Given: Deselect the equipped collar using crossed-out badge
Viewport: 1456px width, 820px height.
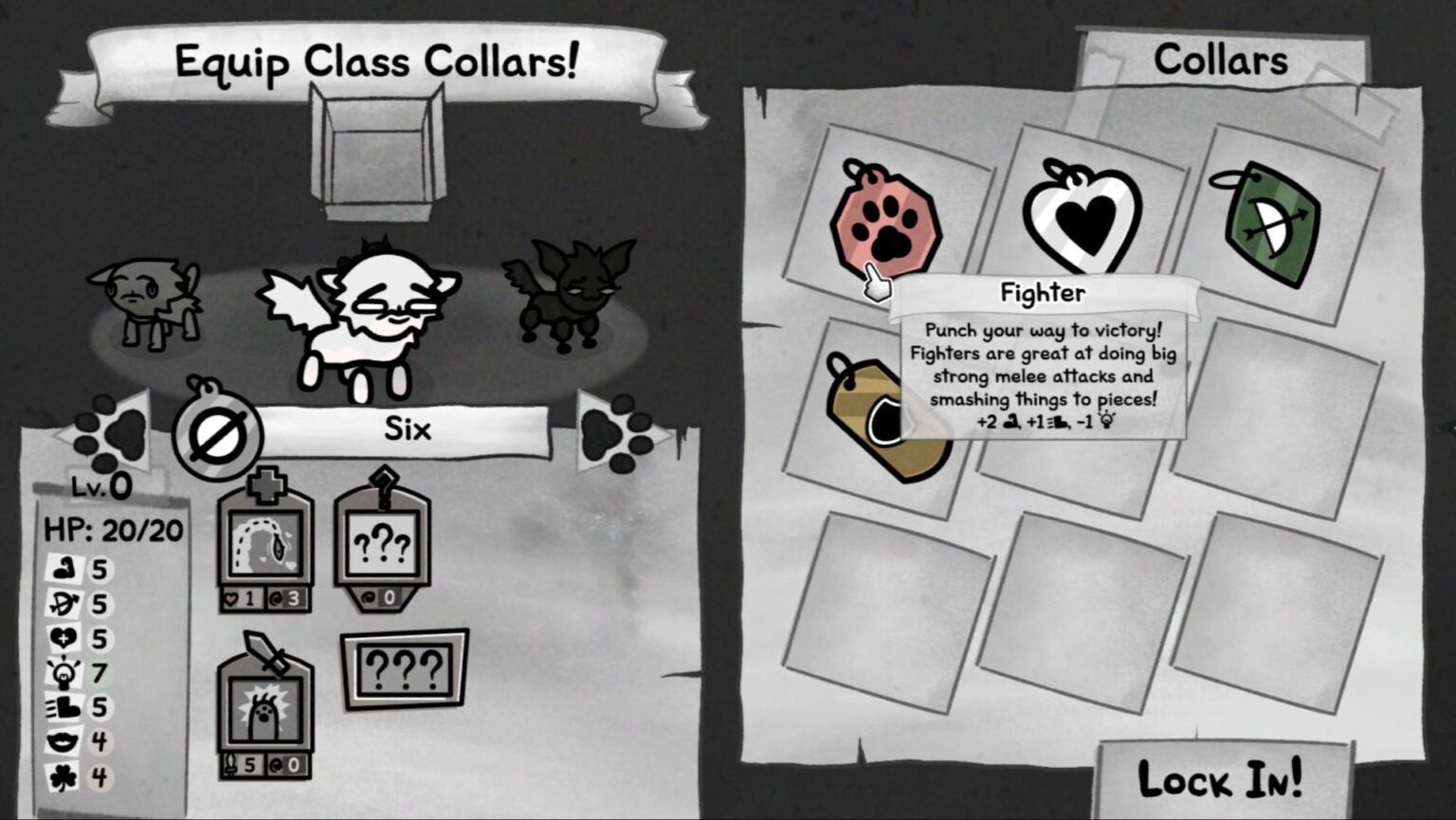Looking at the screenshot, I should click(216, 431).
